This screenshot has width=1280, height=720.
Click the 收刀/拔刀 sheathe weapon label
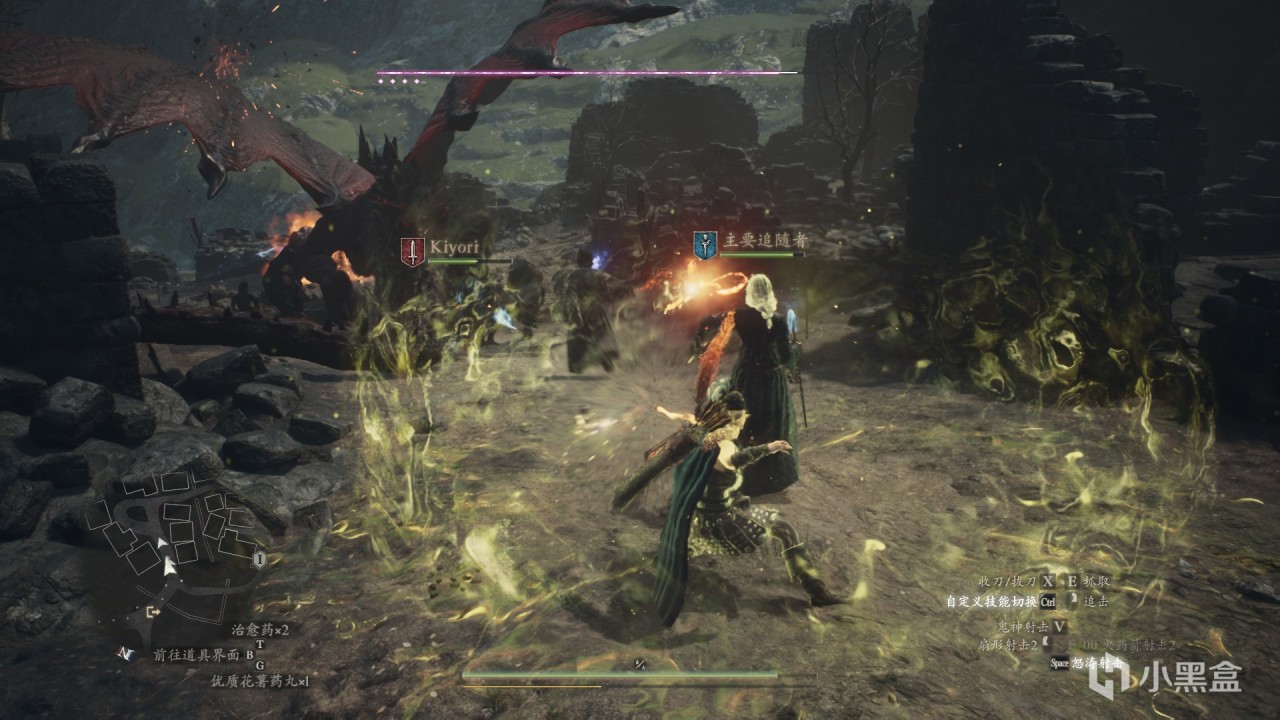(1008, 581)
